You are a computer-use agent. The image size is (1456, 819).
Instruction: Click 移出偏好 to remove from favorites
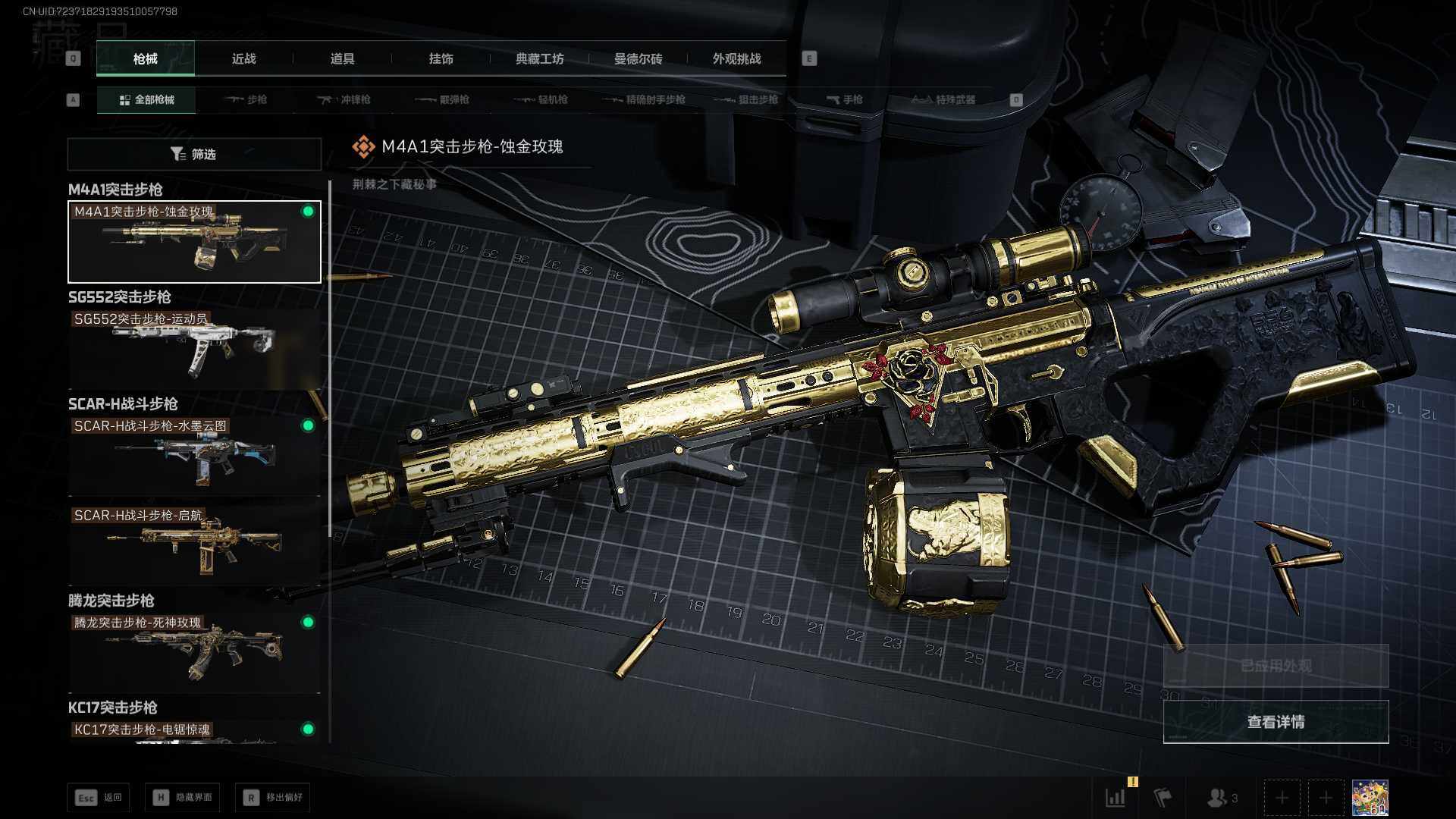(273, 798)
